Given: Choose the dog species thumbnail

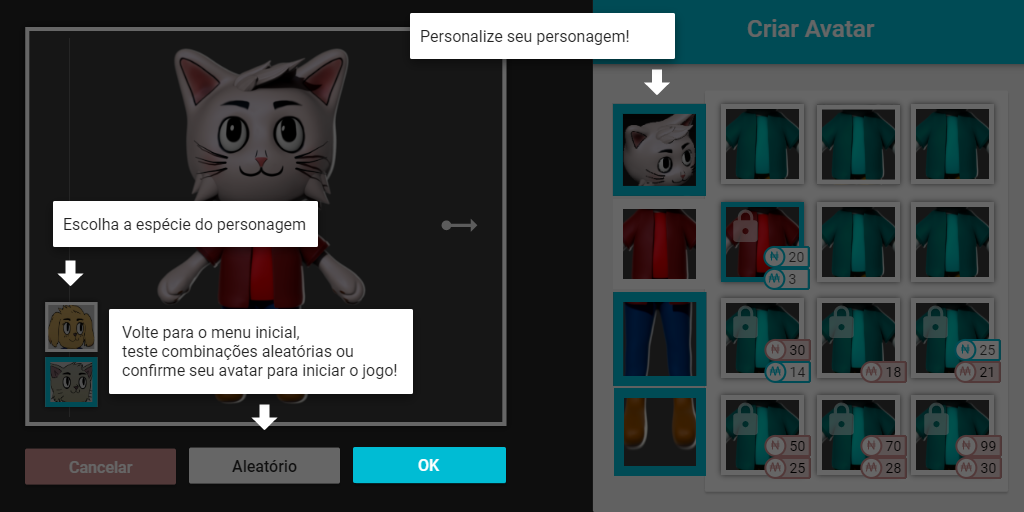Looking at the screenshot, I should (71, 326).
